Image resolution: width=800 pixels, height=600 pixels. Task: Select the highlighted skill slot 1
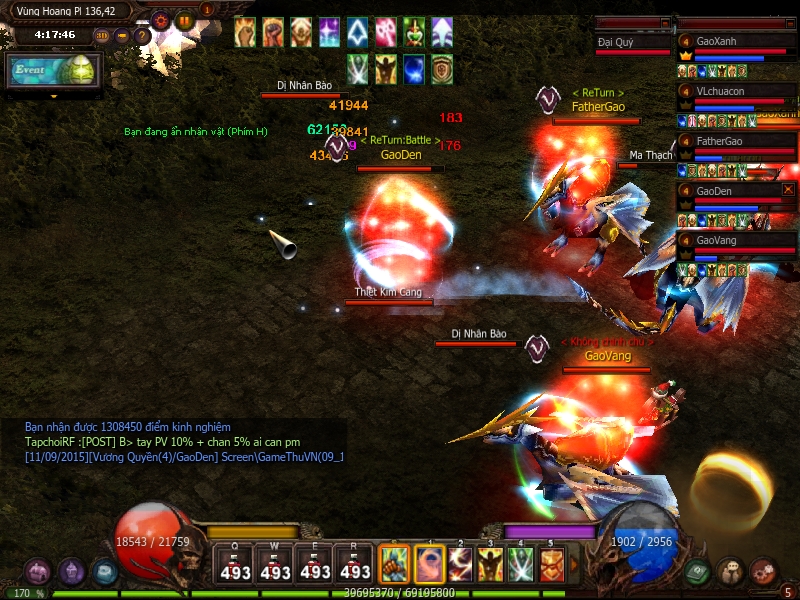(430, 565)
